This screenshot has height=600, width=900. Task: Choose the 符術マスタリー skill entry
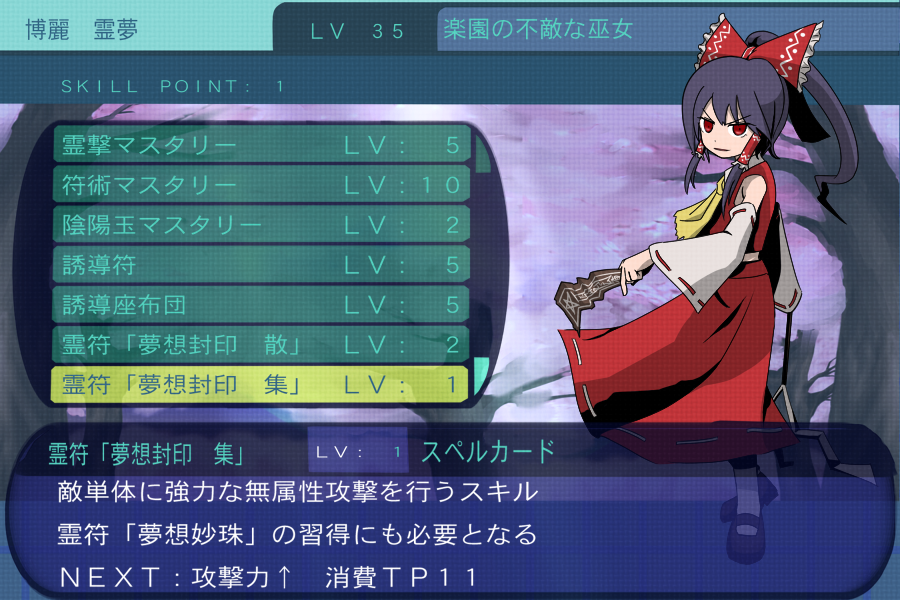[260, 185]
